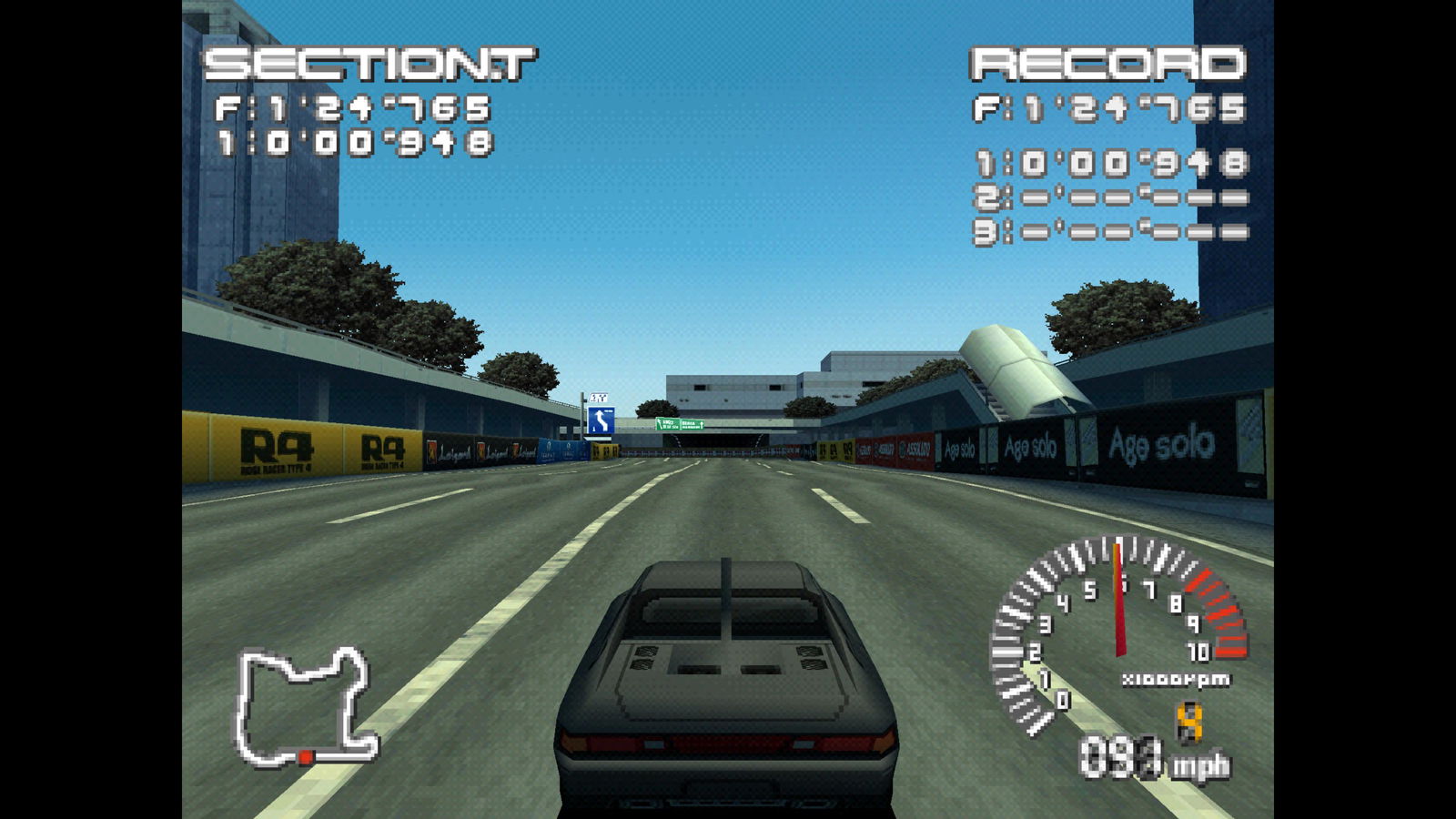The width and height of the screenshot is (1456, 819).
Task: Select the red position marker on the minimap
Action: click(x=307, y=756)
